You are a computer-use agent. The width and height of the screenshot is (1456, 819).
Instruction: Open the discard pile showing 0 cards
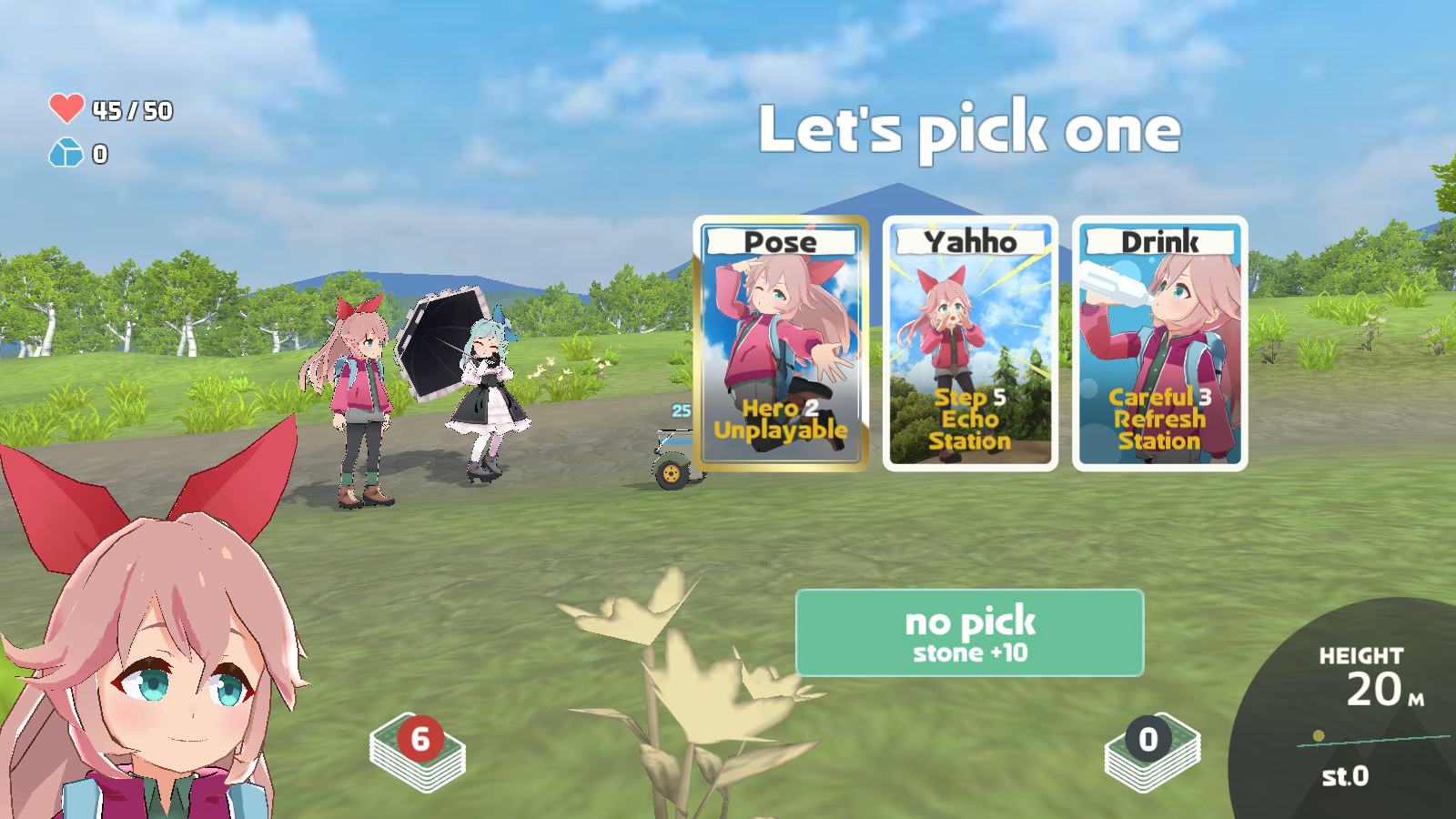(1151, 752)
